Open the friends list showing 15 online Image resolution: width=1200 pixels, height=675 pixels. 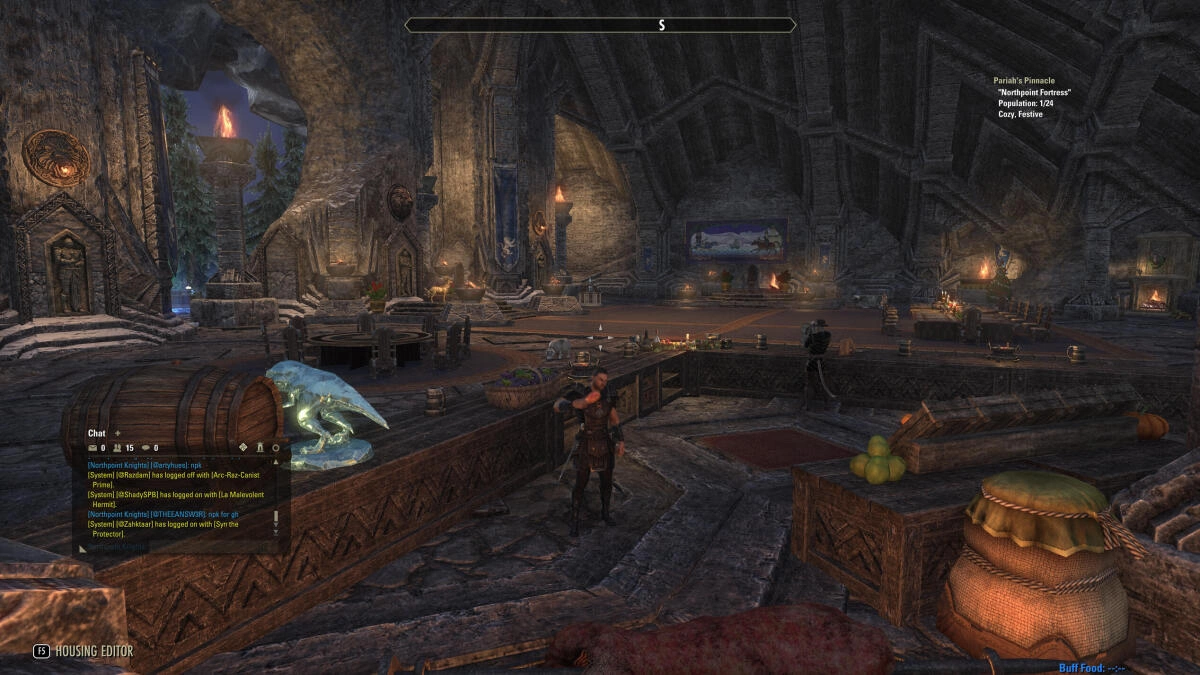[x=119, y=448]
